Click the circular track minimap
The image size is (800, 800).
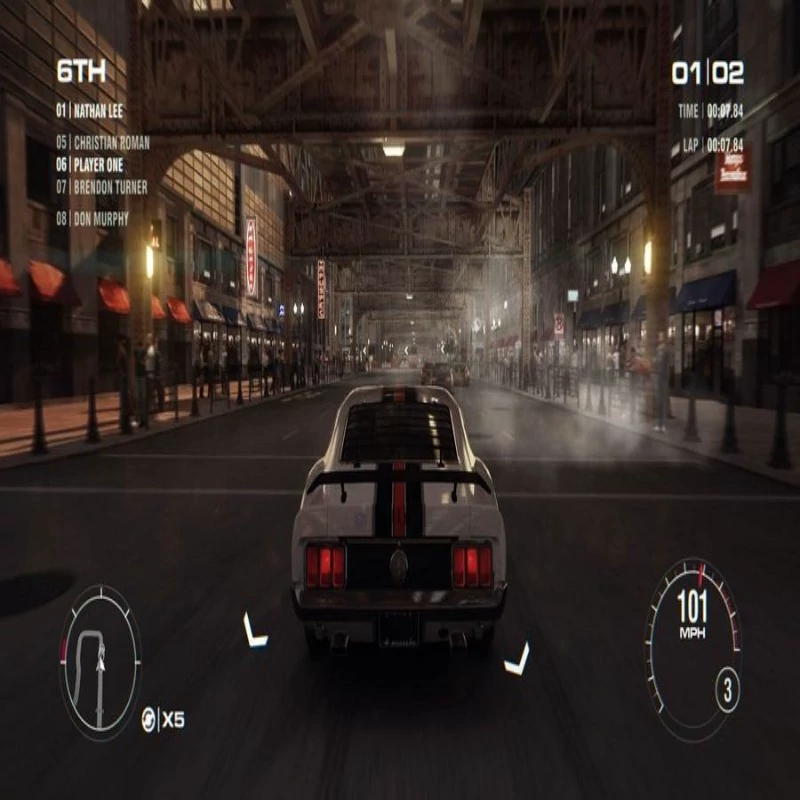pos(100,662)
